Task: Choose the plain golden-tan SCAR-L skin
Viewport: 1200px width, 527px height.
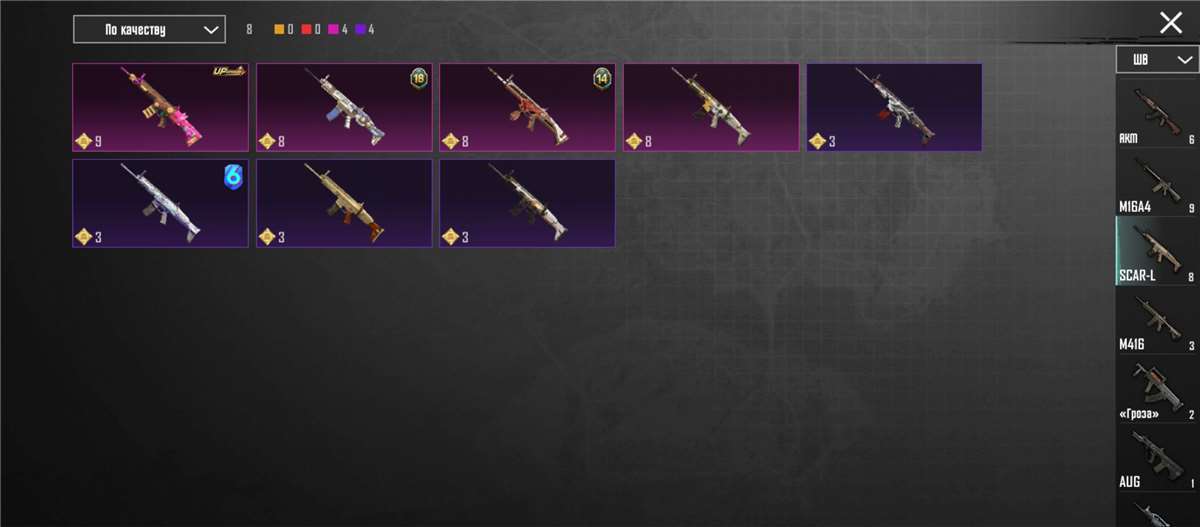Action: coord(344,203)
